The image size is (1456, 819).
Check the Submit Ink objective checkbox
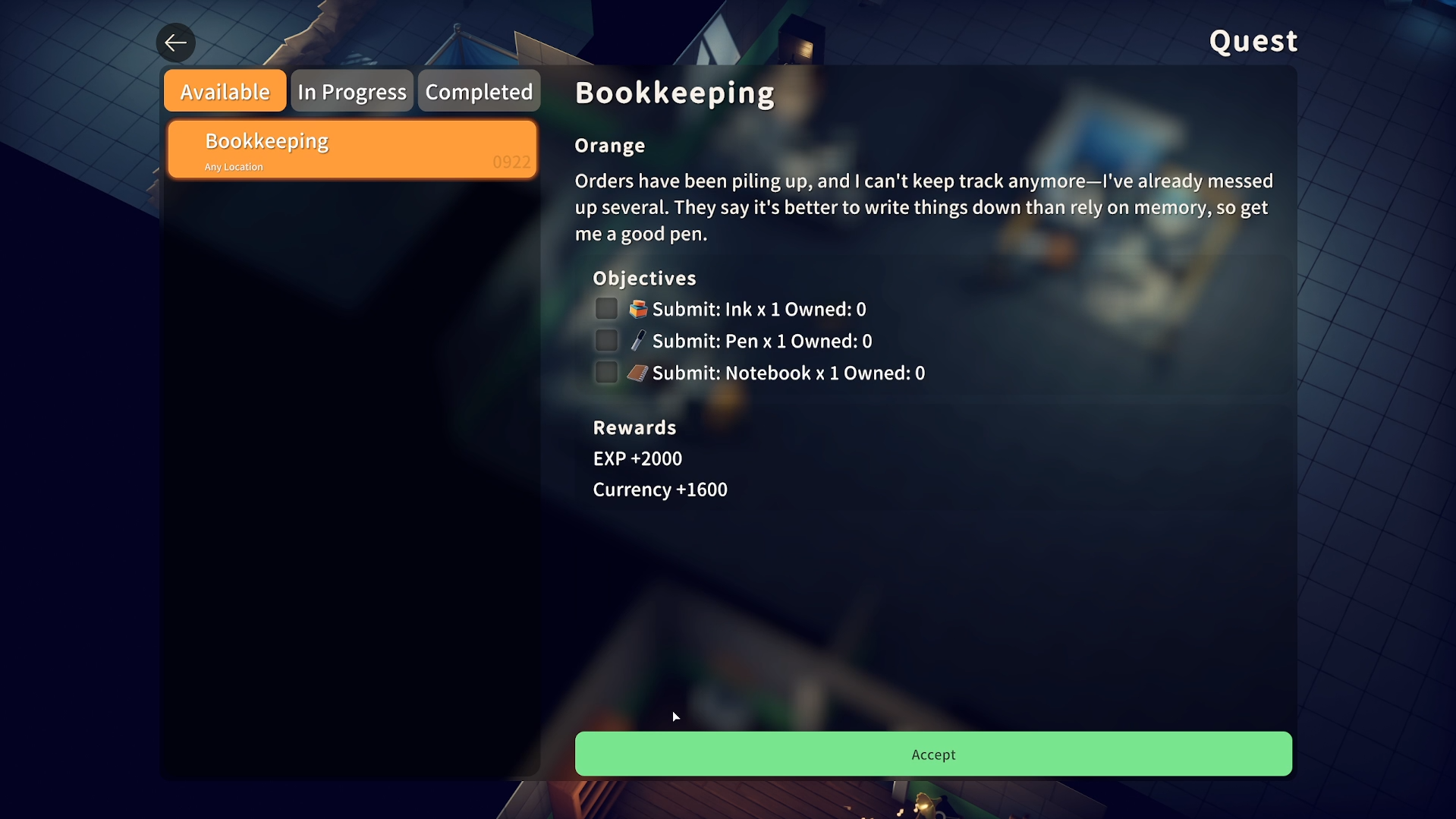click(605, 308)
